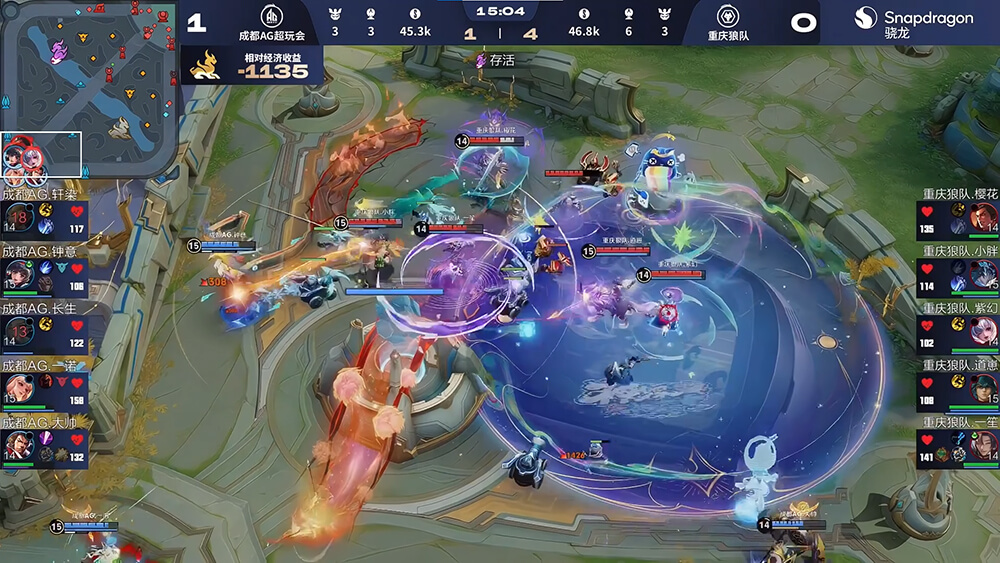Open the 相对经济收益 gold difference panel

(256, 65)
